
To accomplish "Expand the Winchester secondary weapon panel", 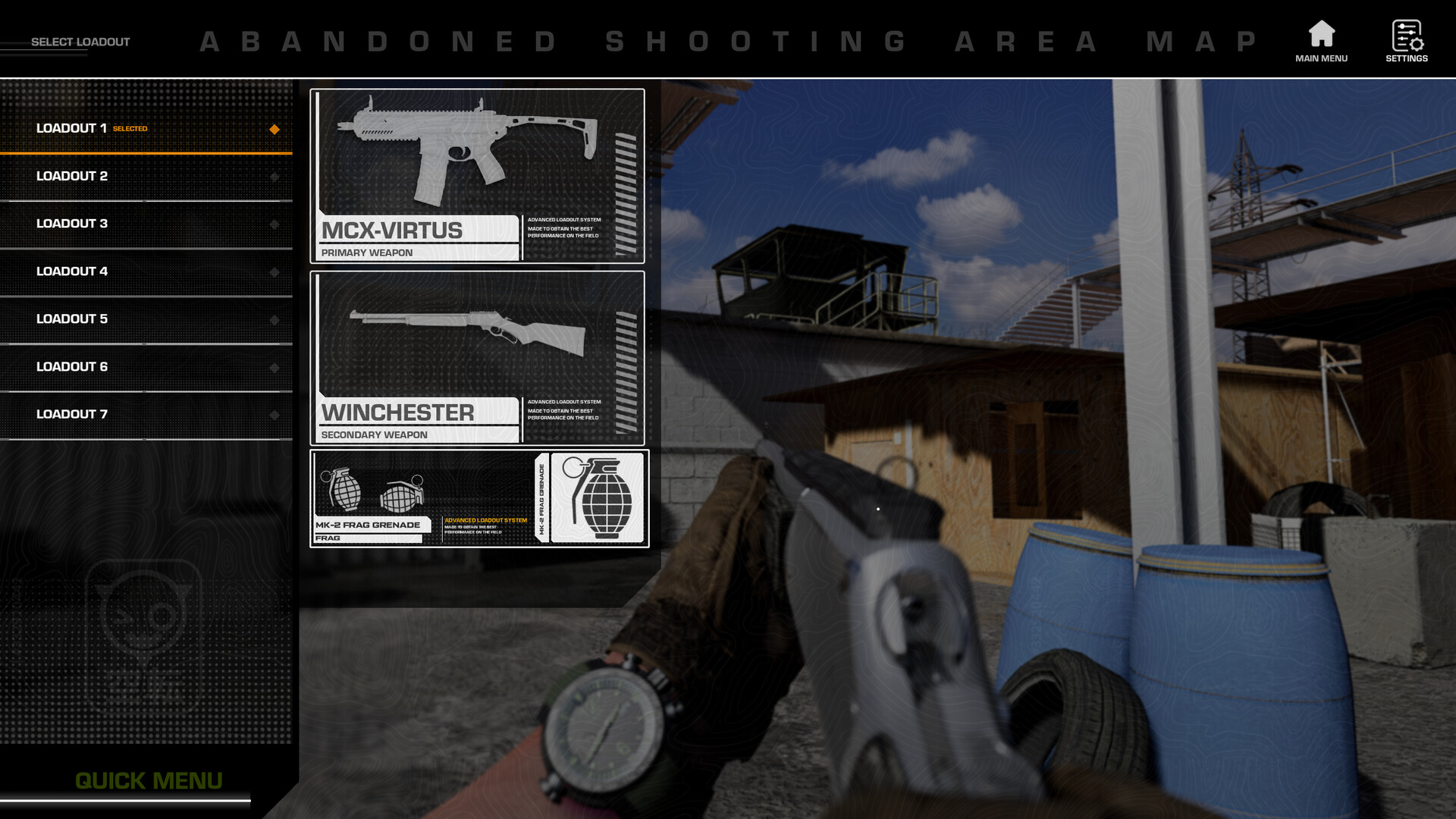I will [478, 356].
